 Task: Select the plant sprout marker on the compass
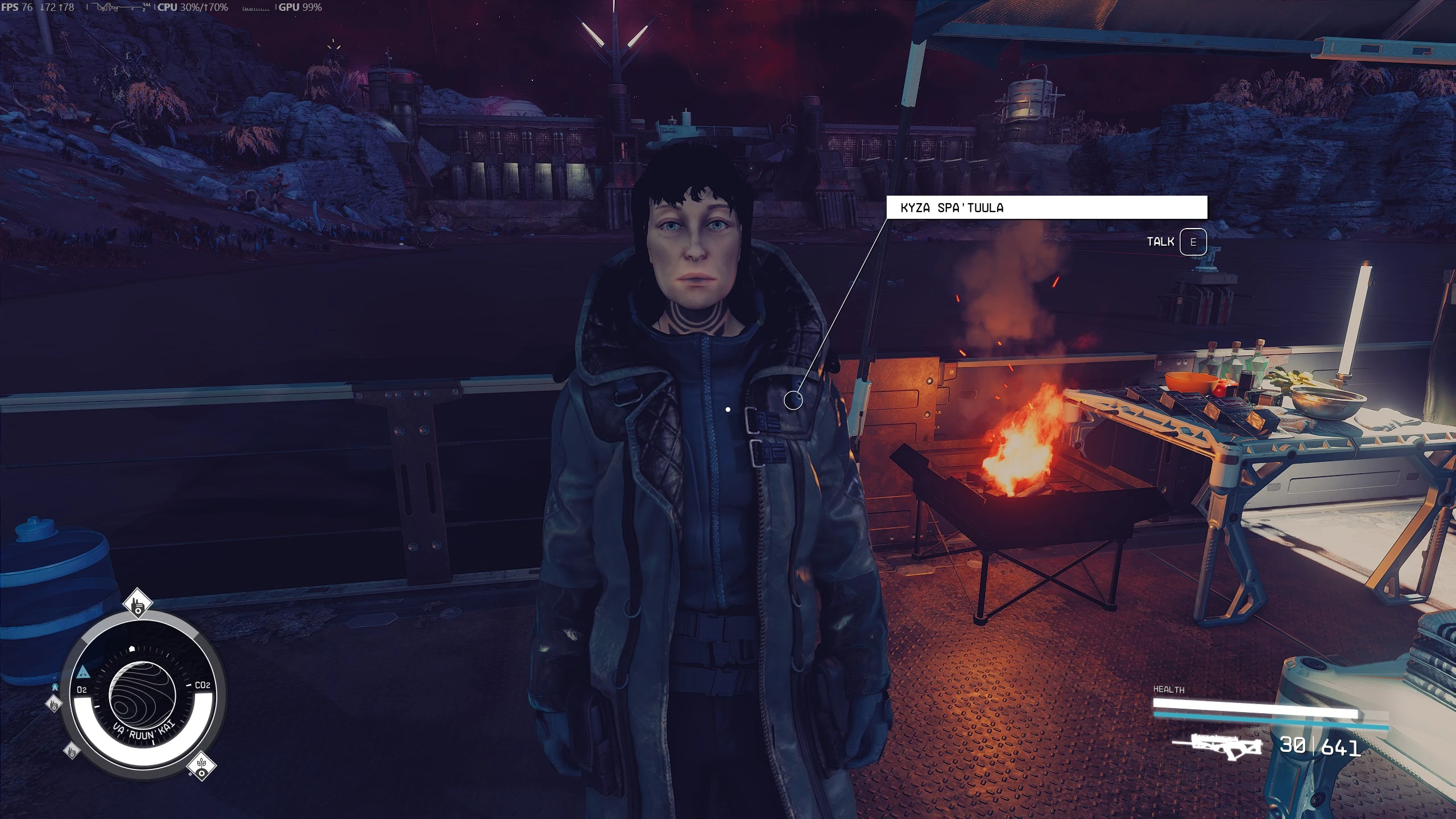click(x=201, y=765)
